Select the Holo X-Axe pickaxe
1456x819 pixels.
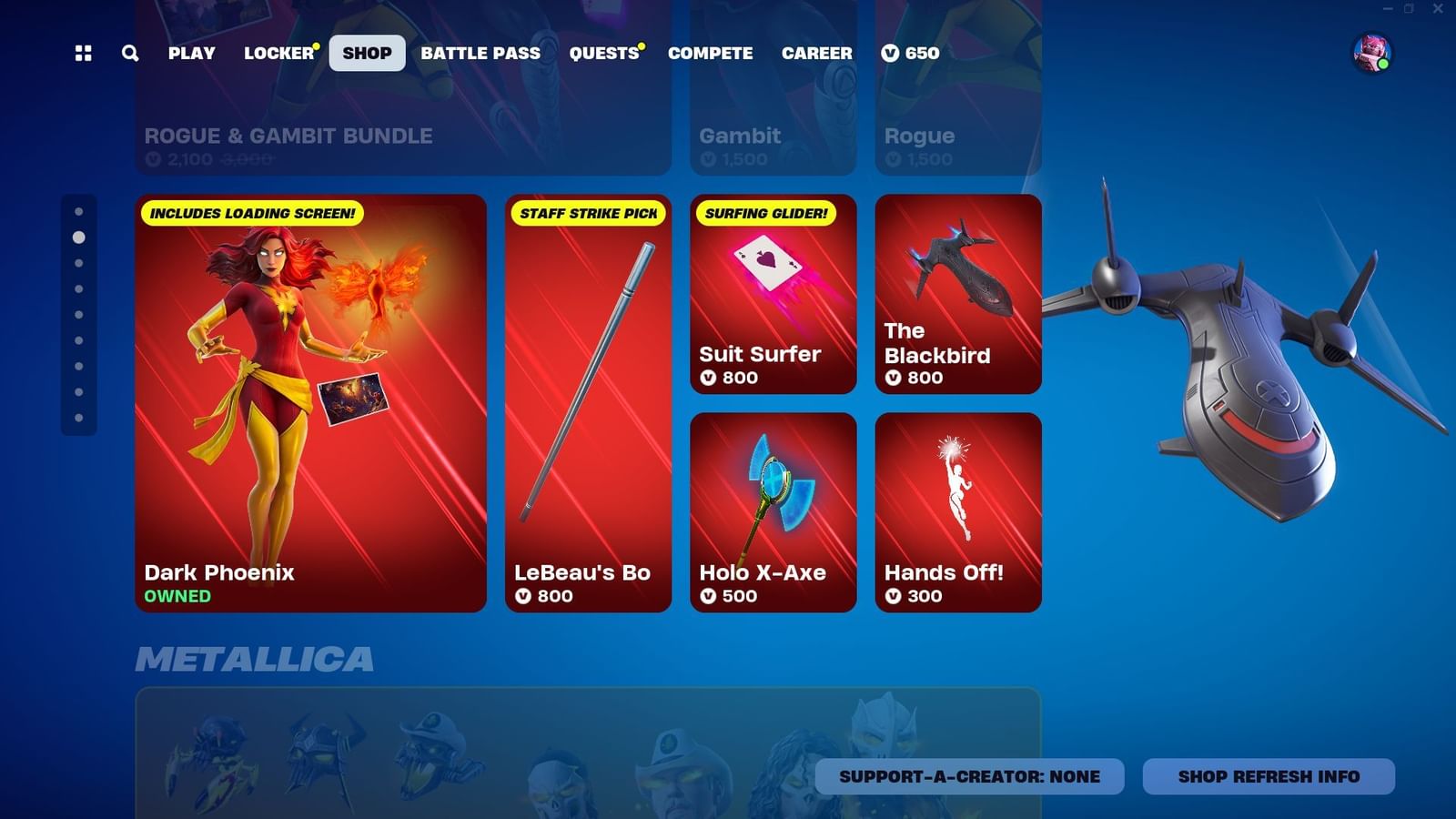click(773, 510)
